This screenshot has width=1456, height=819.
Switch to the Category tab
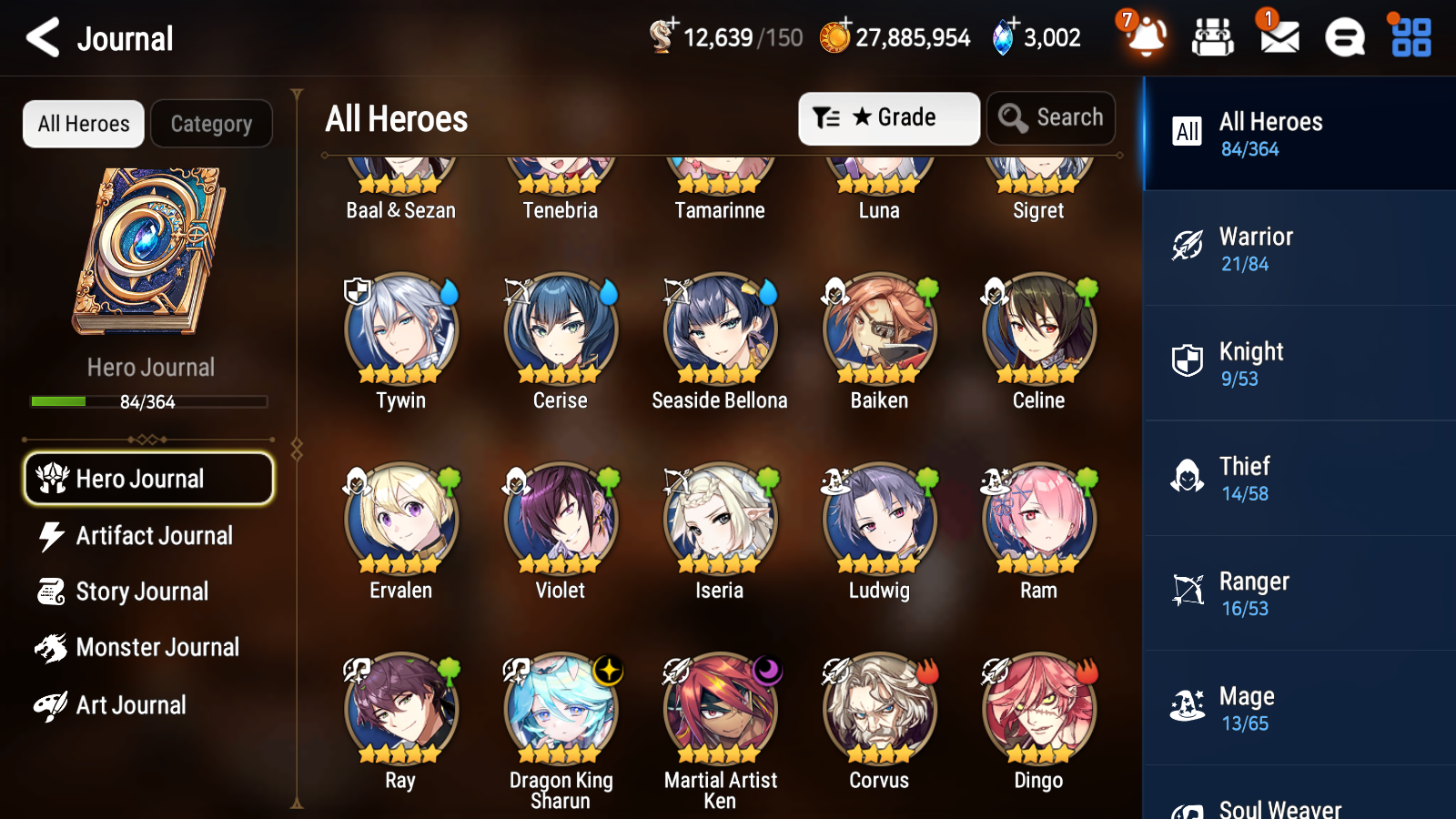pos(211,124)
